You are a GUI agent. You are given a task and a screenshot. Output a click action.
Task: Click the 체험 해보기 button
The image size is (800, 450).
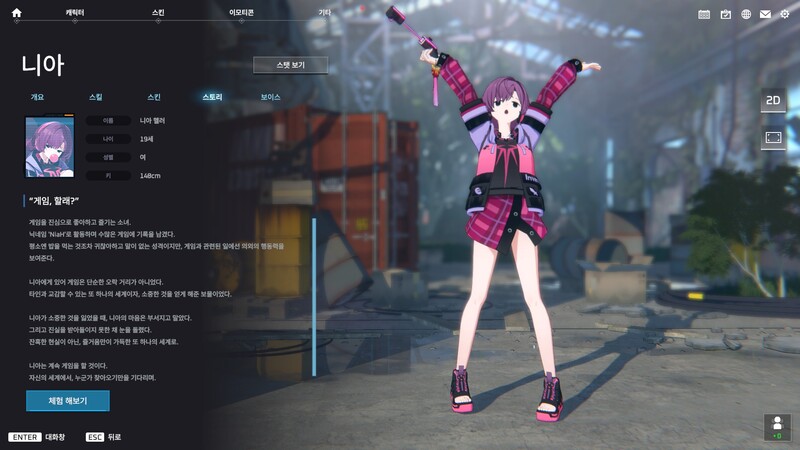(x=68, y=401)
